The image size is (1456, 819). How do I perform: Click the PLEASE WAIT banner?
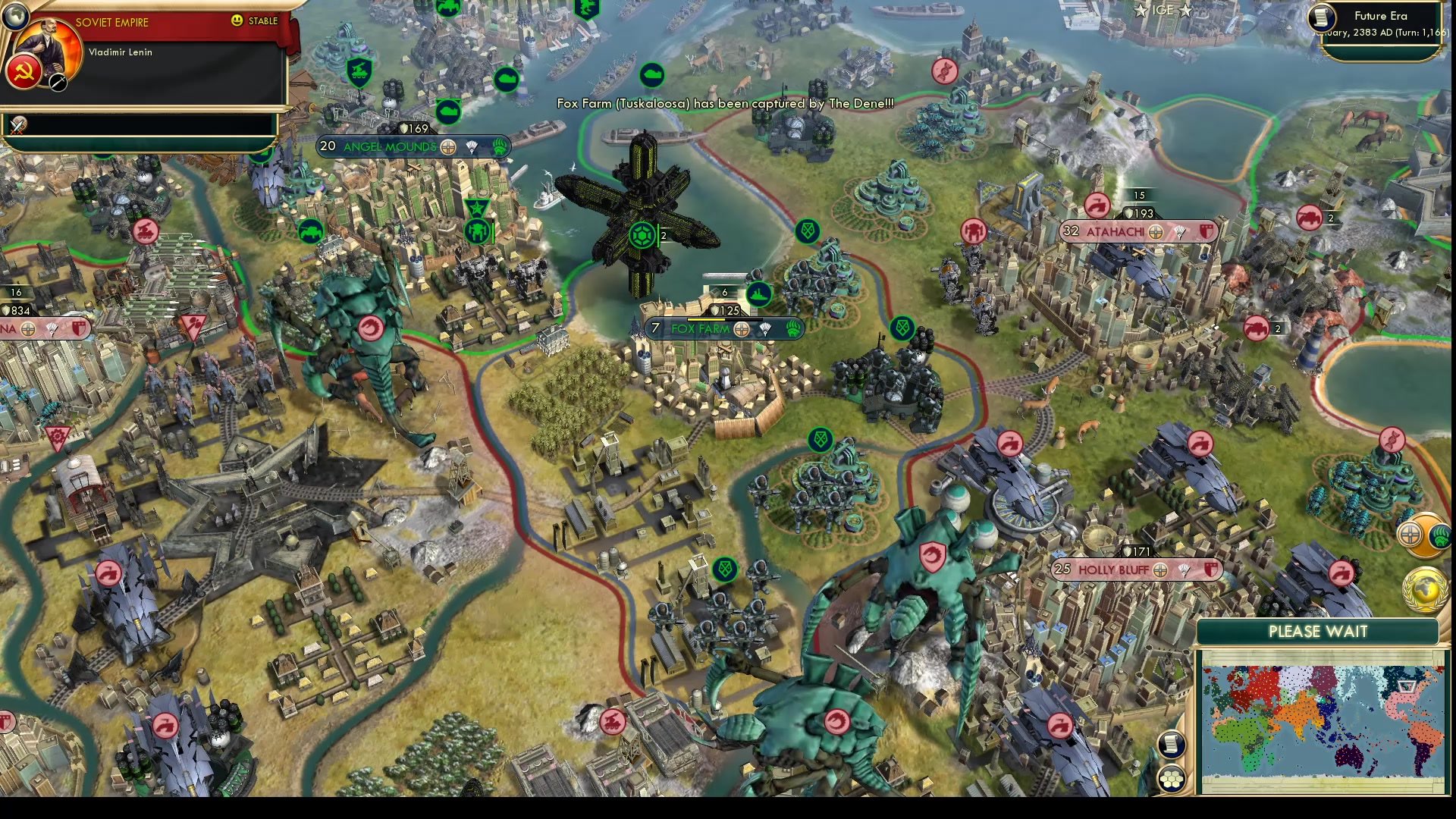tap(1317, 631)
